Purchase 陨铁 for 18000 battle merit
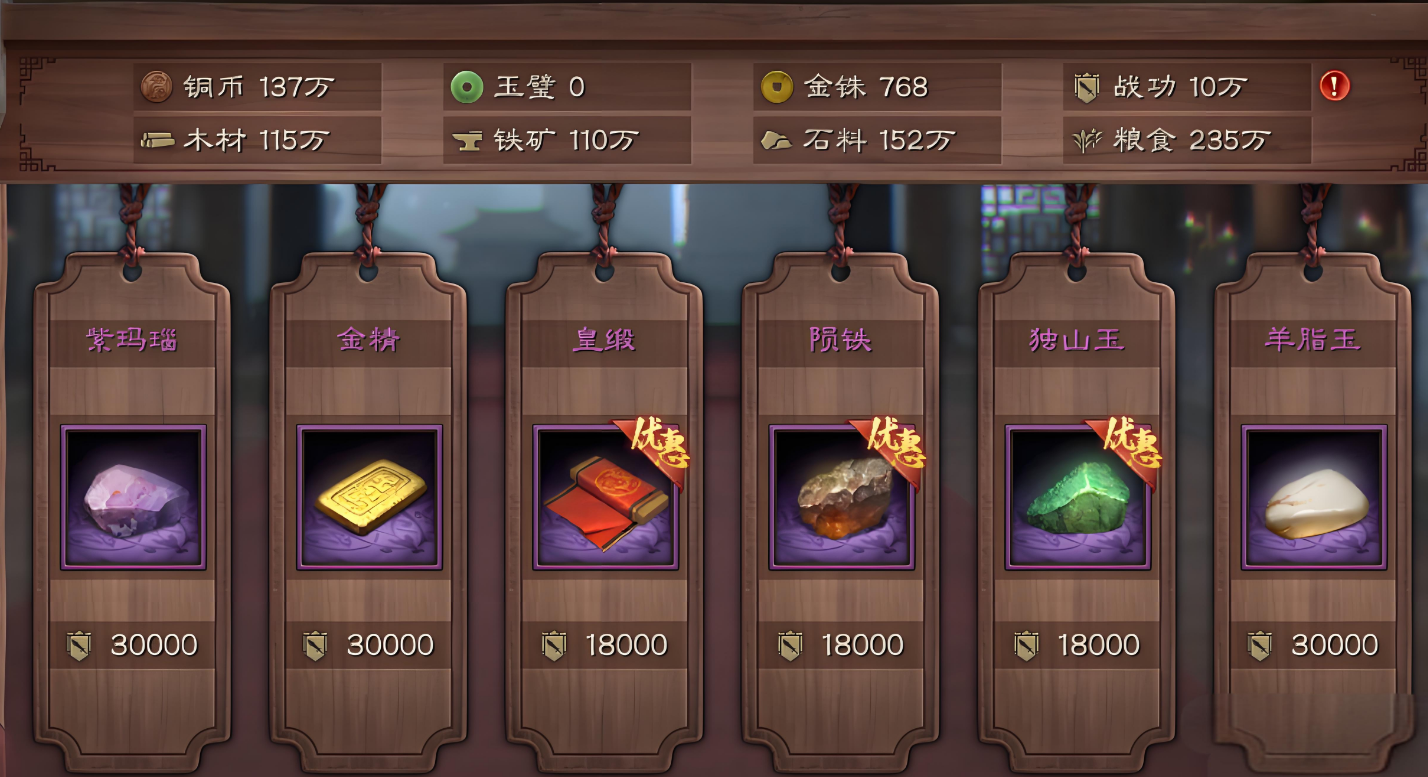Viewport: 1428px width, 777px height. [x=841, y=645]
